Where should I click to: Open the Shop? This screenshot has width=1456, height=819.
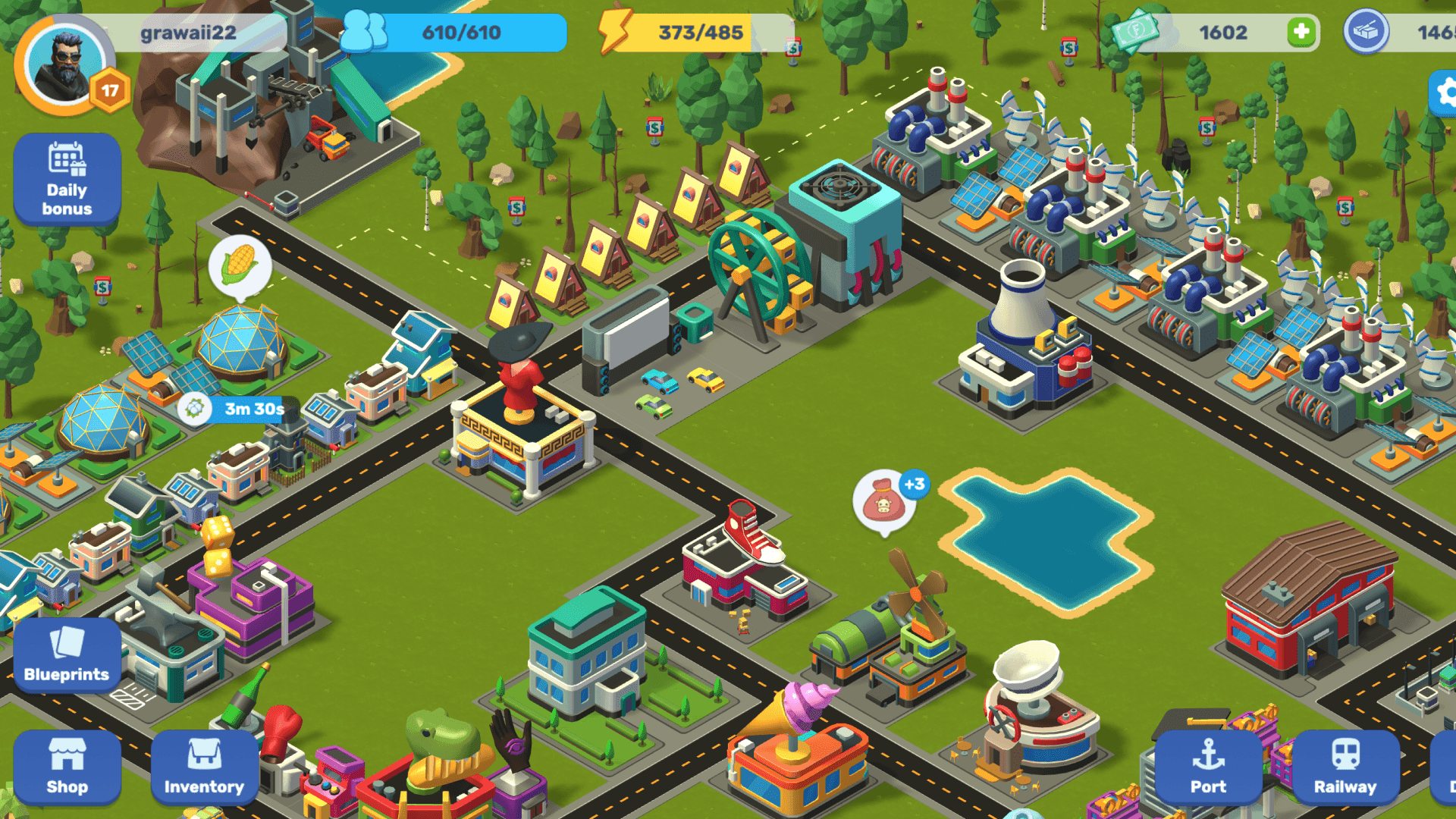[67, 767]
